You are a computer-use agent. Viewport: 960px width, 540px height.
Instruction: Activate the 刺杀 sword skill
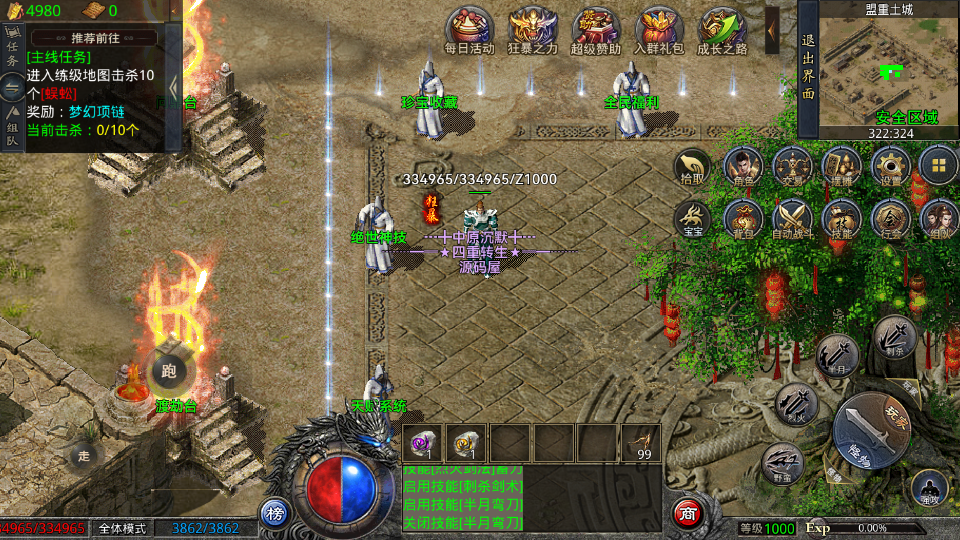(895, 337)
